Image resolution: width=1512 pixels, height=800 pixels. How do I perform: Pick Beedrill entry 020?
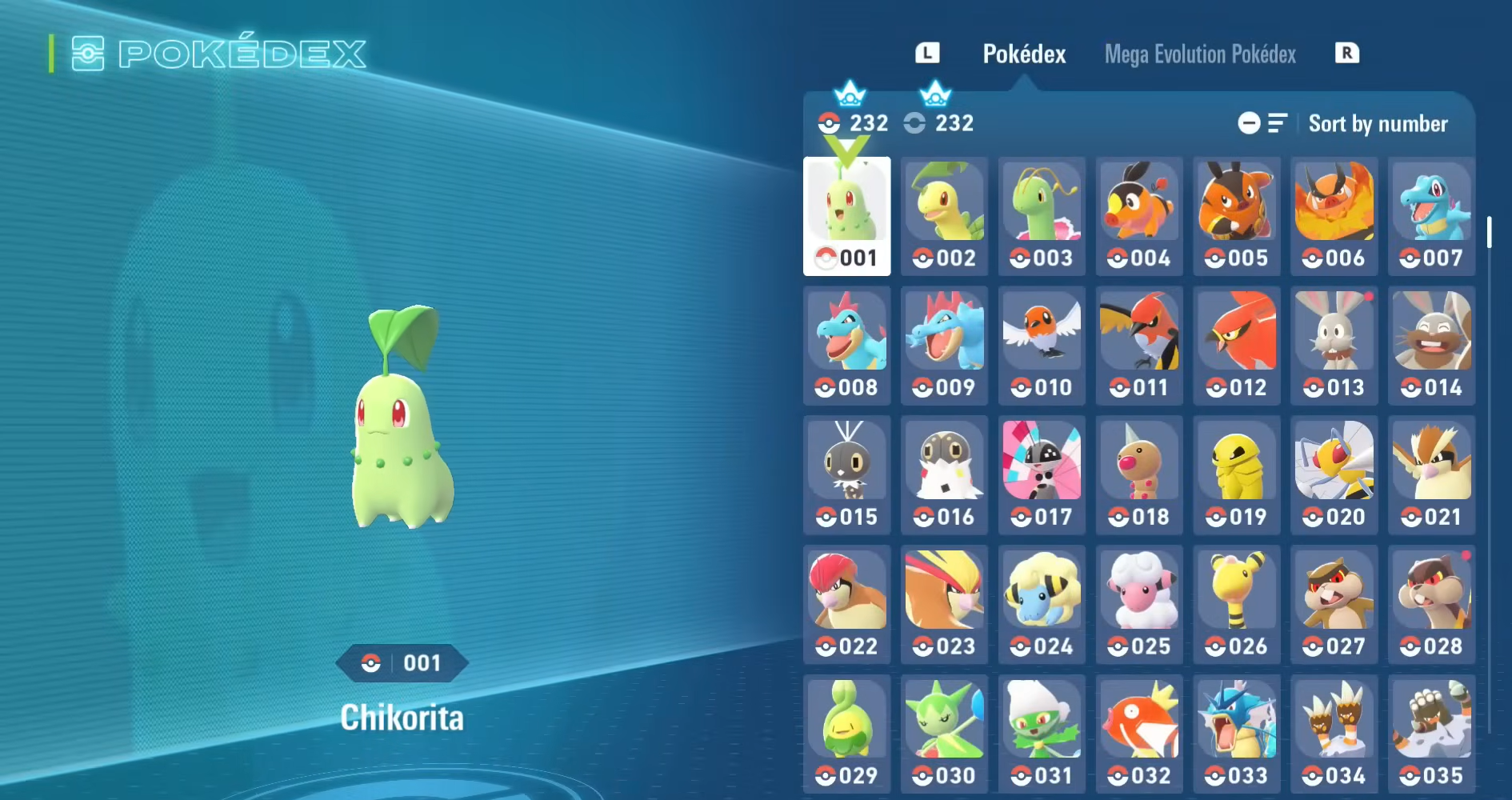pos(1334,475)
